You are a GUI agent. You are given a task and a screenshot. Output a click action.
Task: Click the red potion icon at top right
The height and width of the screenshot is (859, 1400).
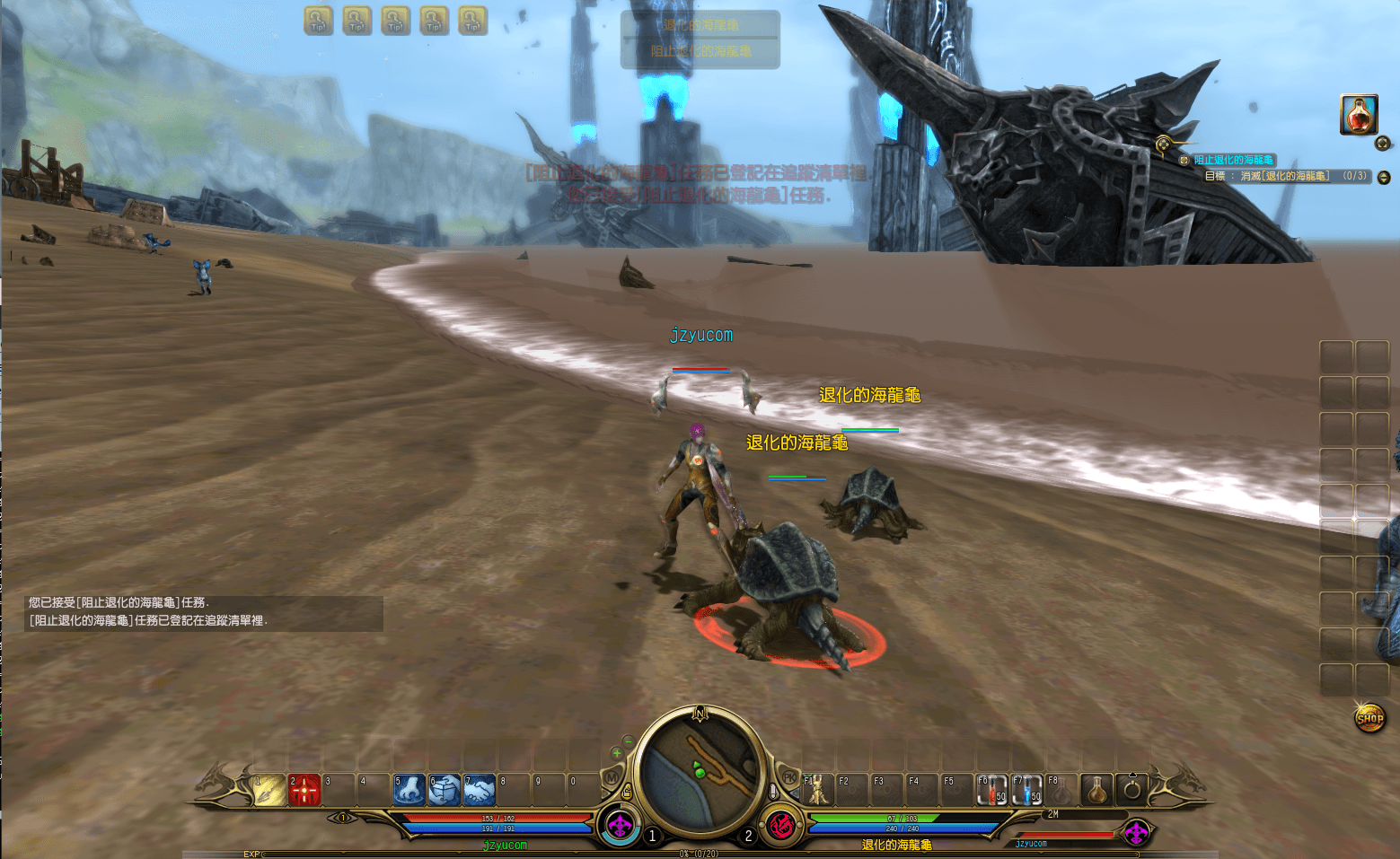point(1359,115)
